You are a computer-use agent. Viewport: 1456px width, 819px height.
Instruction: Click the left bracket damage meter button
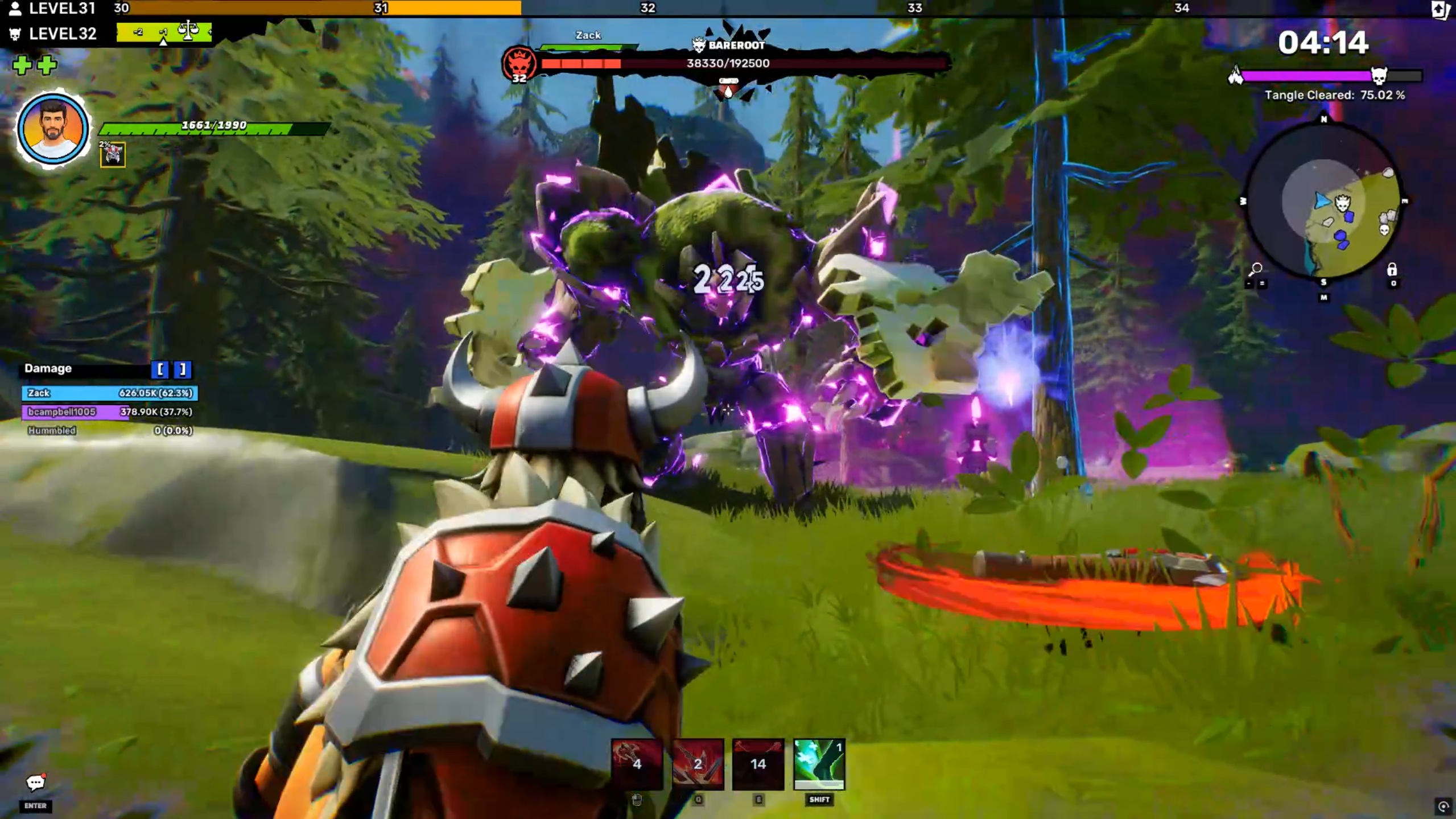(160, 369)
